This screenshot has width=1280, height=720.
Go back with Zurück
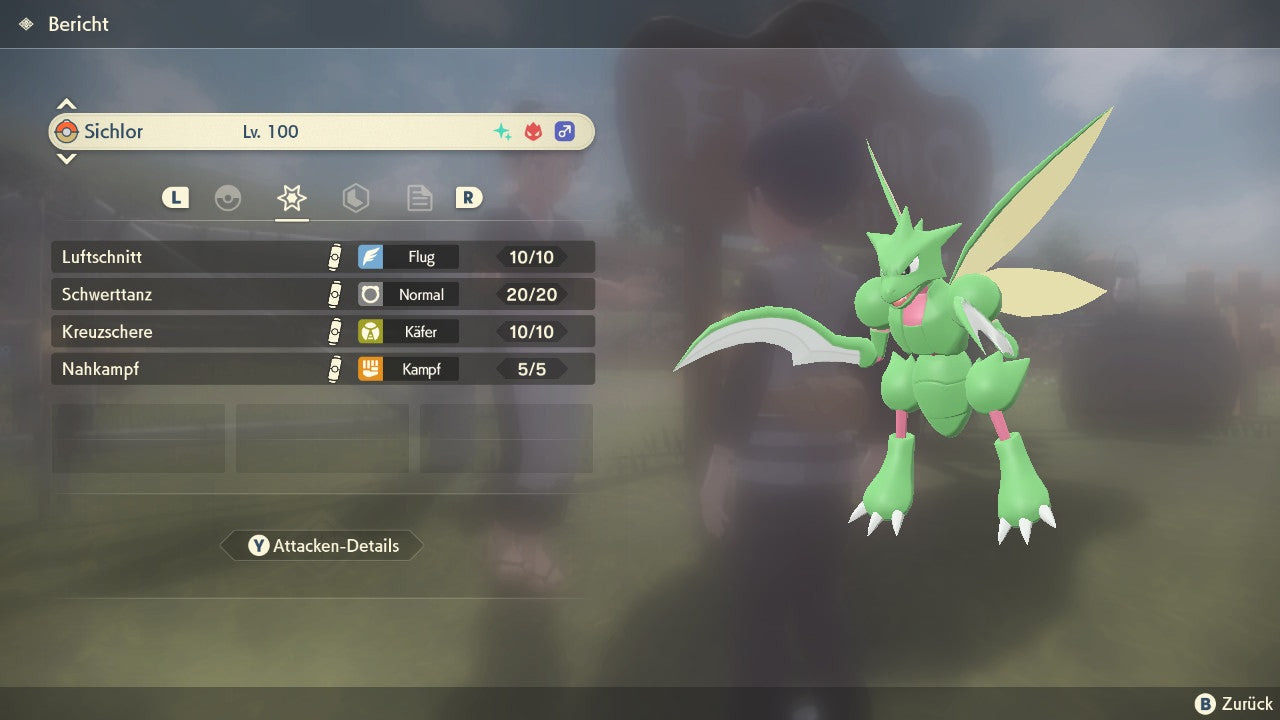click(1234, 704)
